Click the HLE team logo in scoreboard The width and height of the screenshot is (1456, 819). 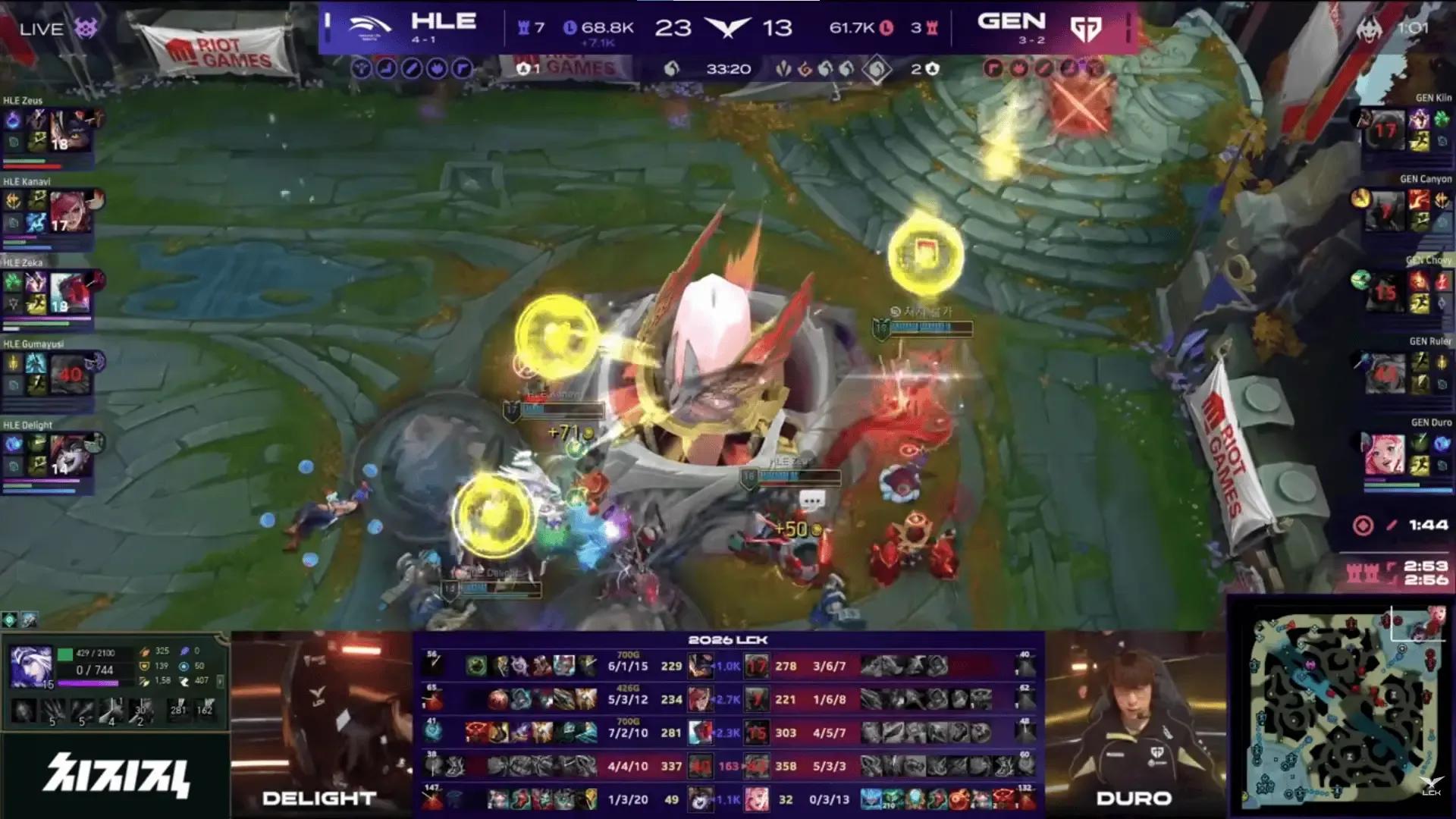369,27
